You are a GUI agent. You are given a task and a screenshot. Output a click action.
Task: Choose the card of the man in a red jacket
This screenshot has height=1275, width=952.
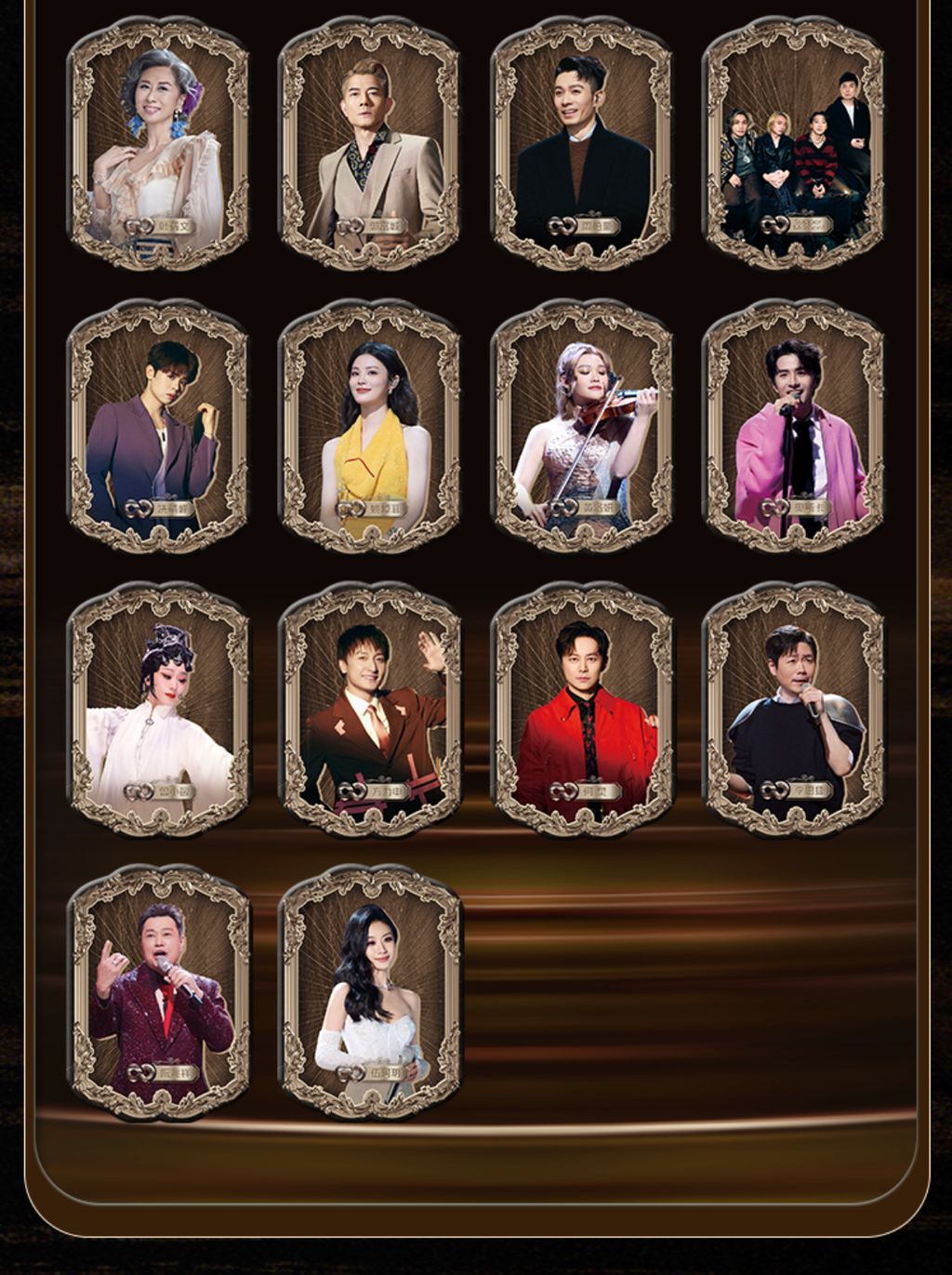pos(582,710)
